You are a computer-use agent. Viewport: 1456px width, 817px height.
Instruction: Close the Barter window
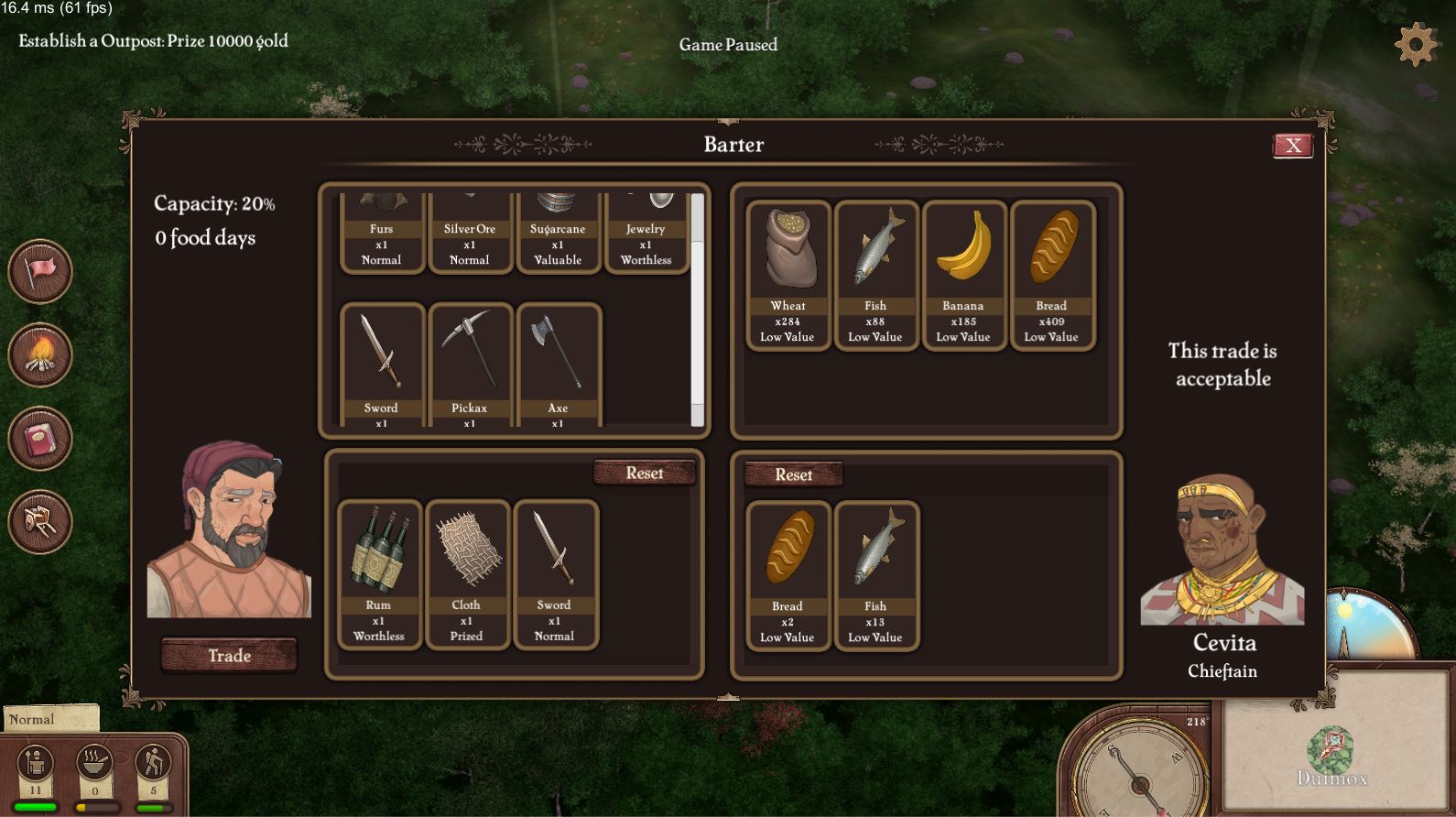click(1292, 146)
